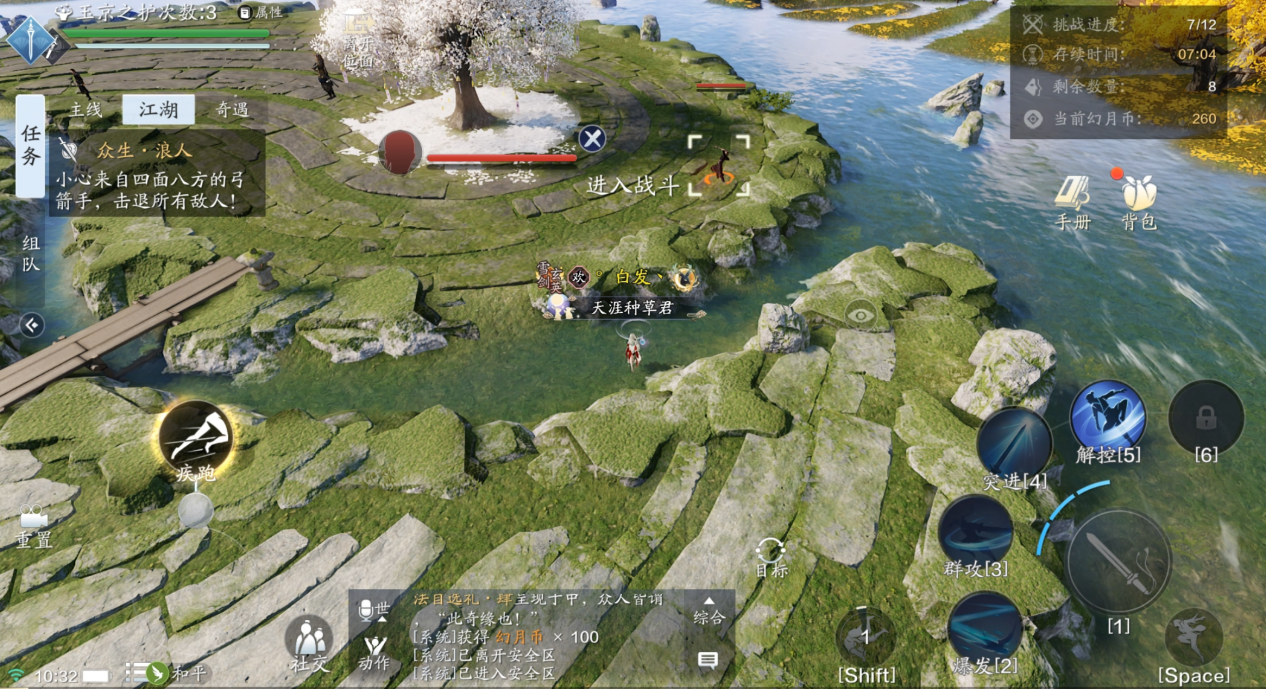Open the 社交 social menu
Viewport: 1266px width, 689px height.
coord(309,642)
